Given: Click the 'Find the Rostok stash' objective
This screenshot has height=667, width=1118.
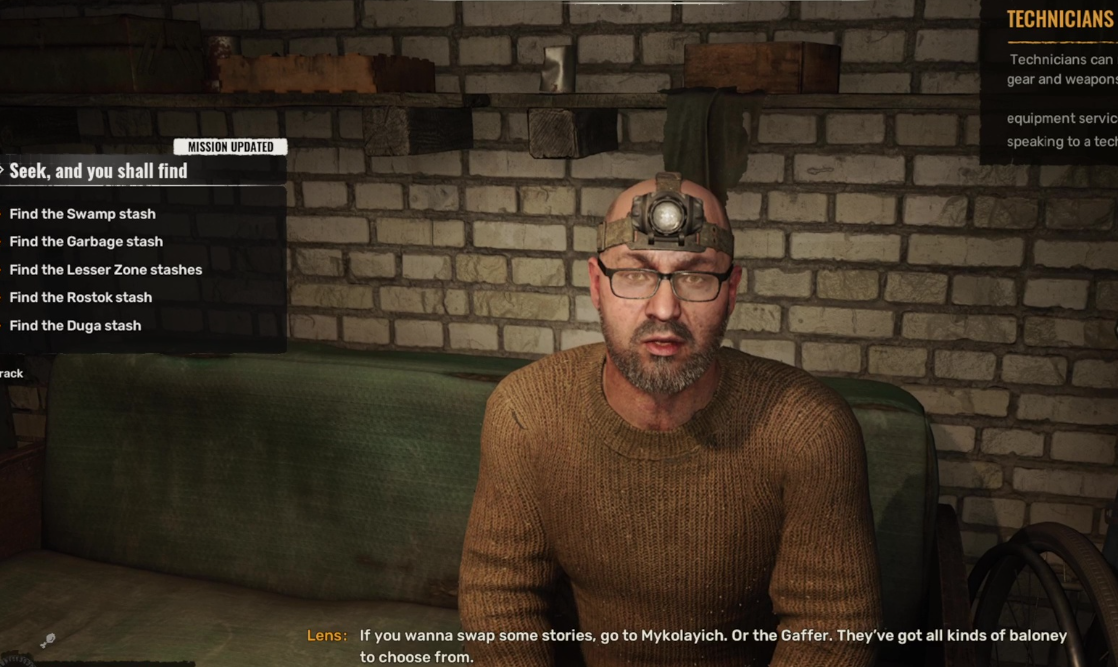Looking at the screenshot, I should [80, 298].
